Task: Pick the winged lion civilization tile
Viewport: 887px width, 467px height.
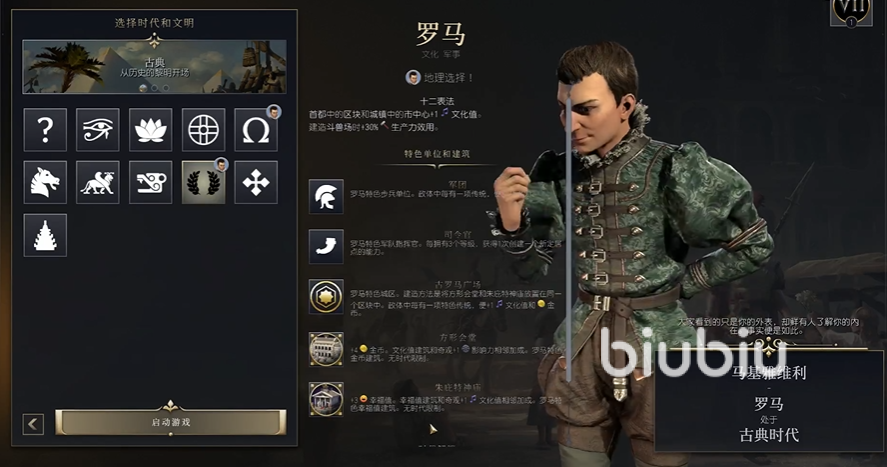Action: (98, 182)
